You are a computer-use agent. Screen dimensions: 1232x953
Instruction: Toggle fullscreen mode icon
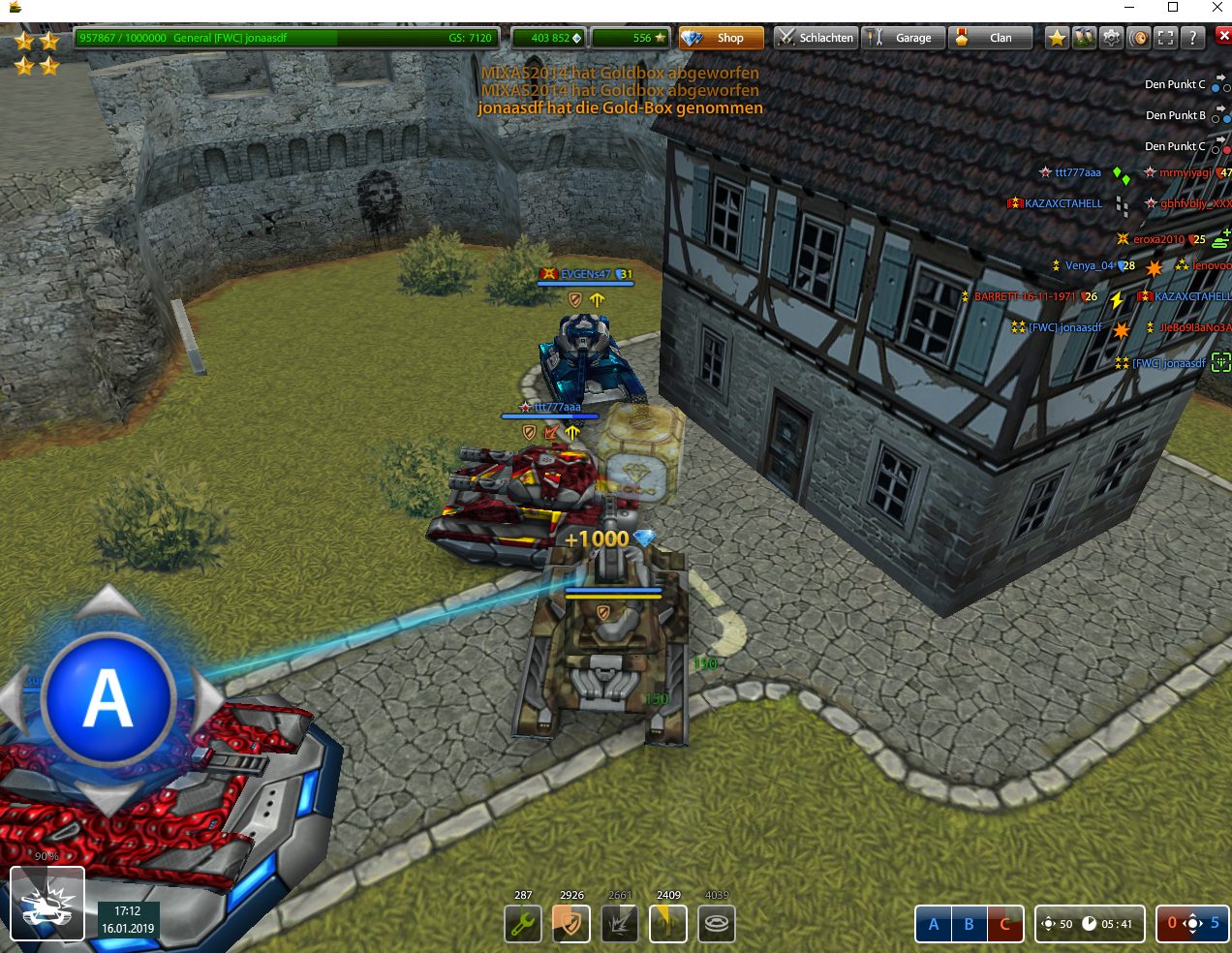[x=1166, y=38]
